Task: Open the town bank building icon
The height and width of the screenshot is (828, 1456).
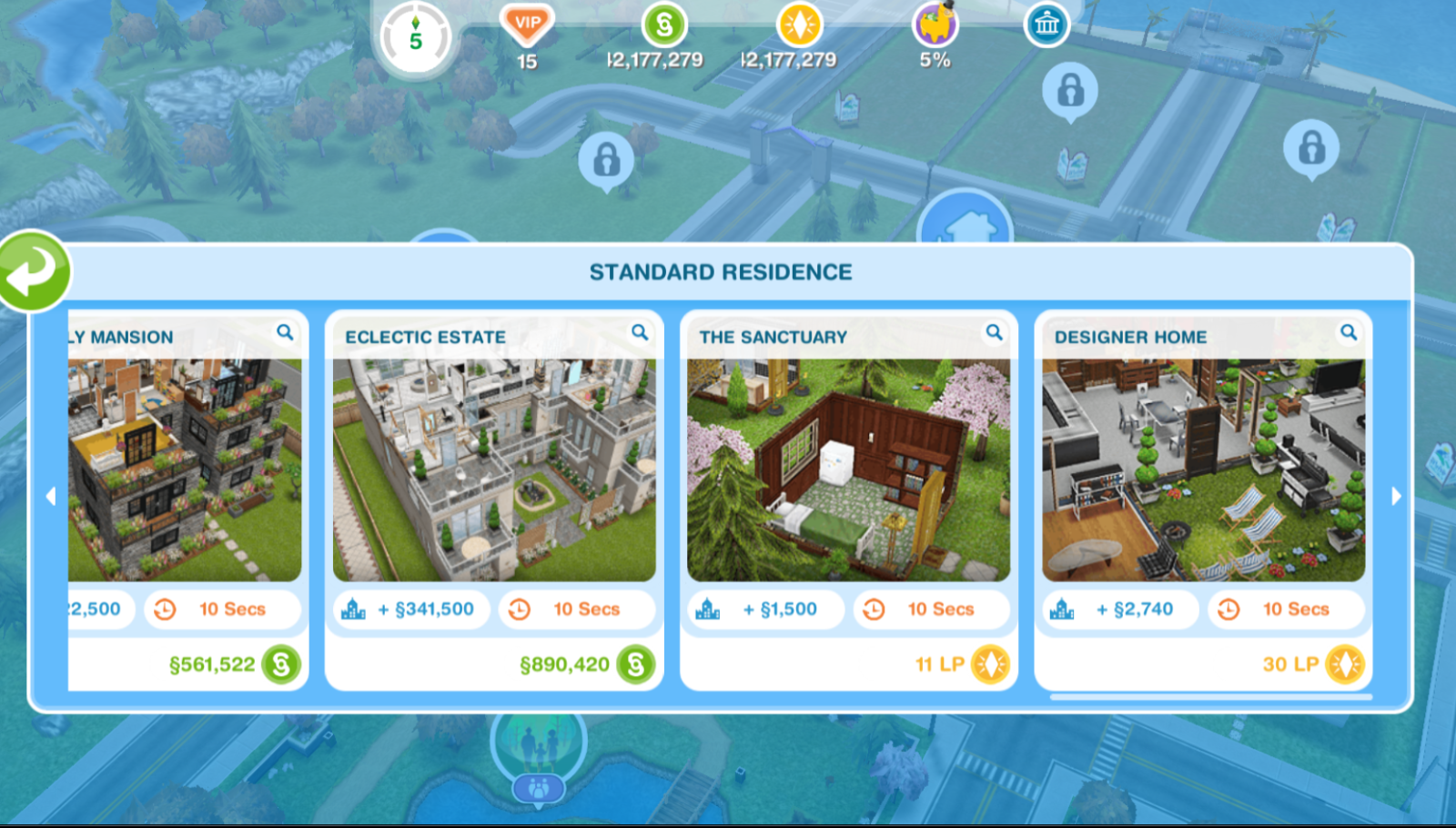Action: tap(1046, 25)
